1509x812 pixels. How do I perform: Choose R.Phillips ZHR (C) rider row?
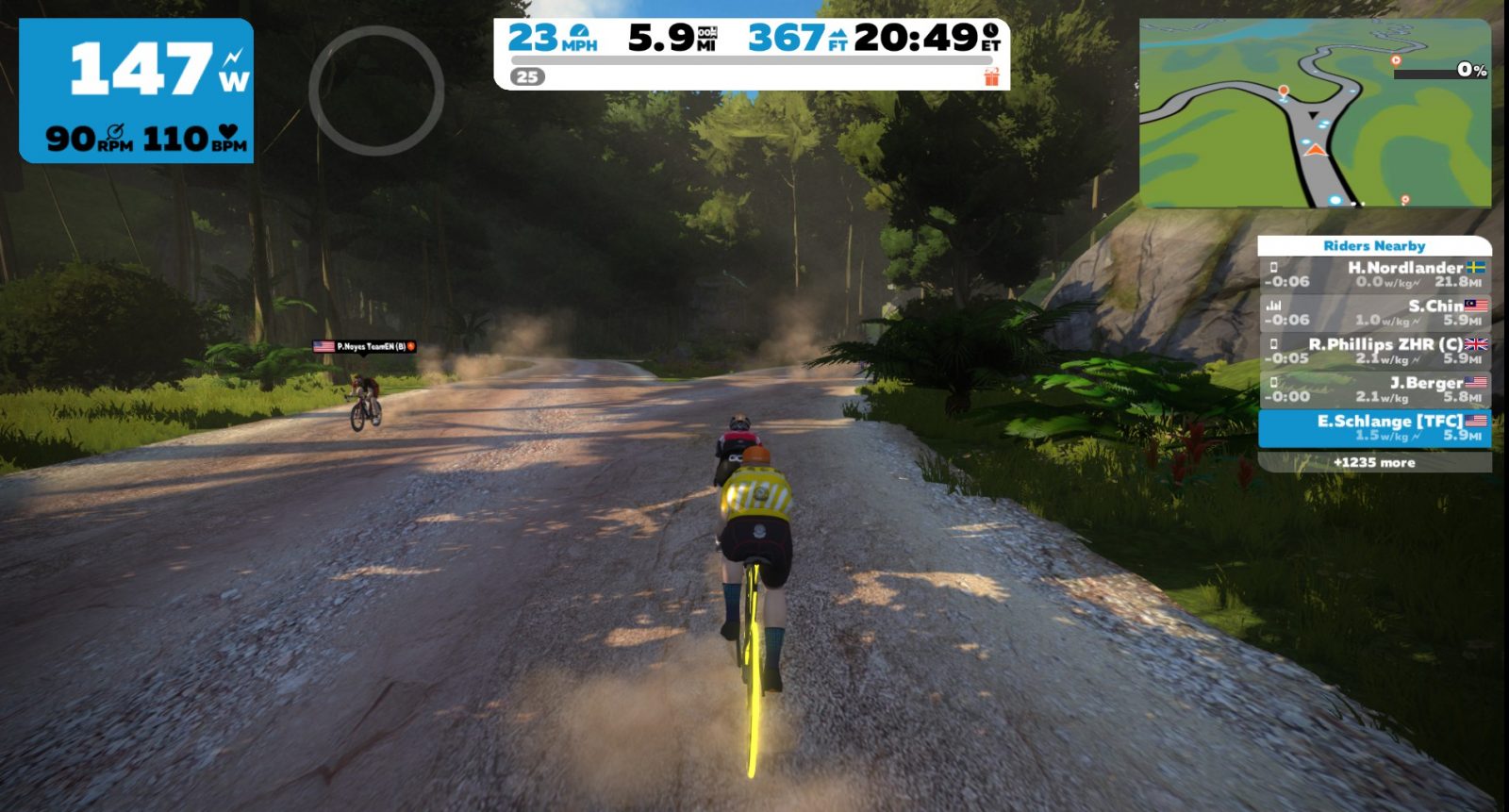point(1374,351)
